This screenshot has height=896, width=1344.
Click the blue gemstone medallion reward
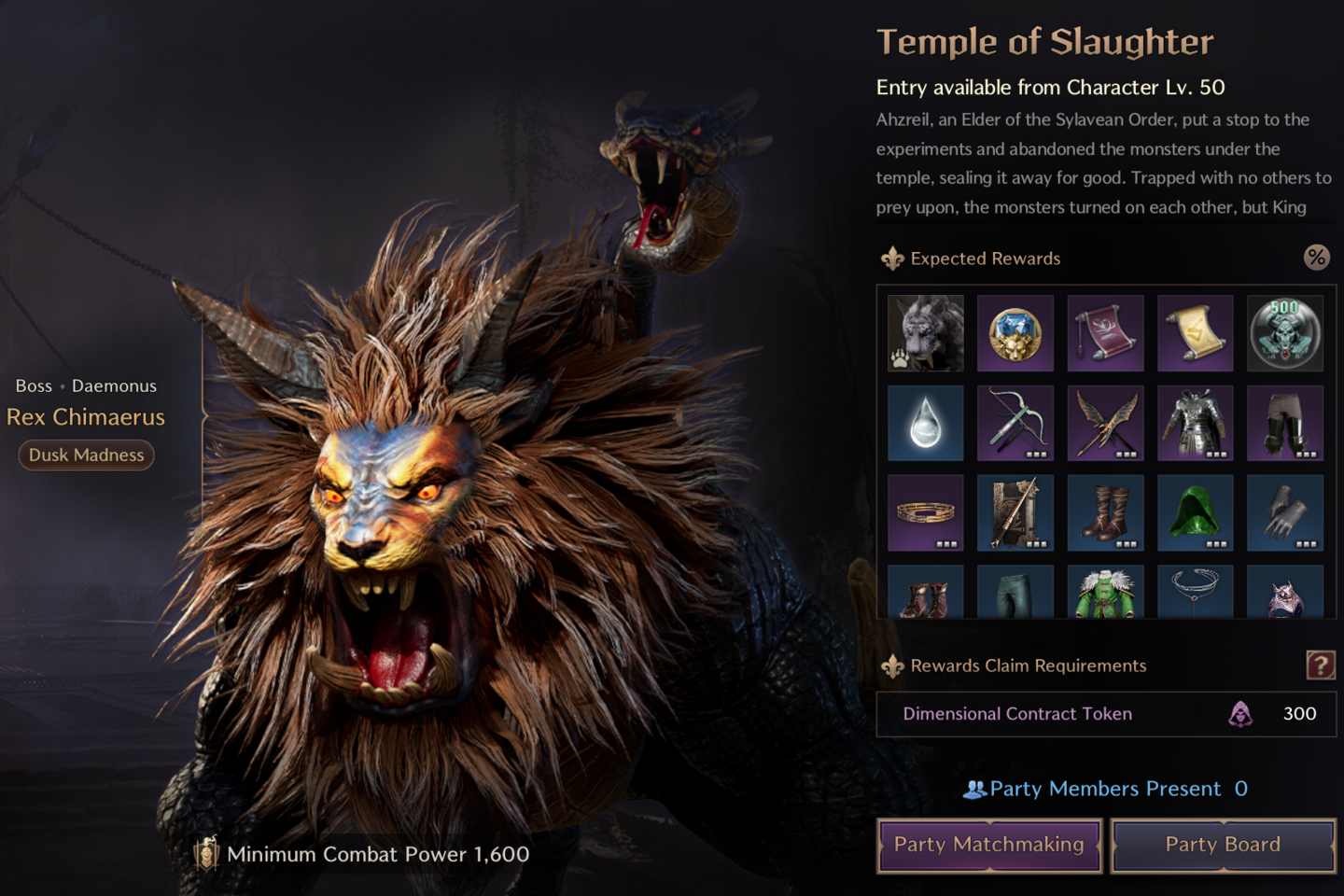pyautogui.click(x=1015, y=333)
